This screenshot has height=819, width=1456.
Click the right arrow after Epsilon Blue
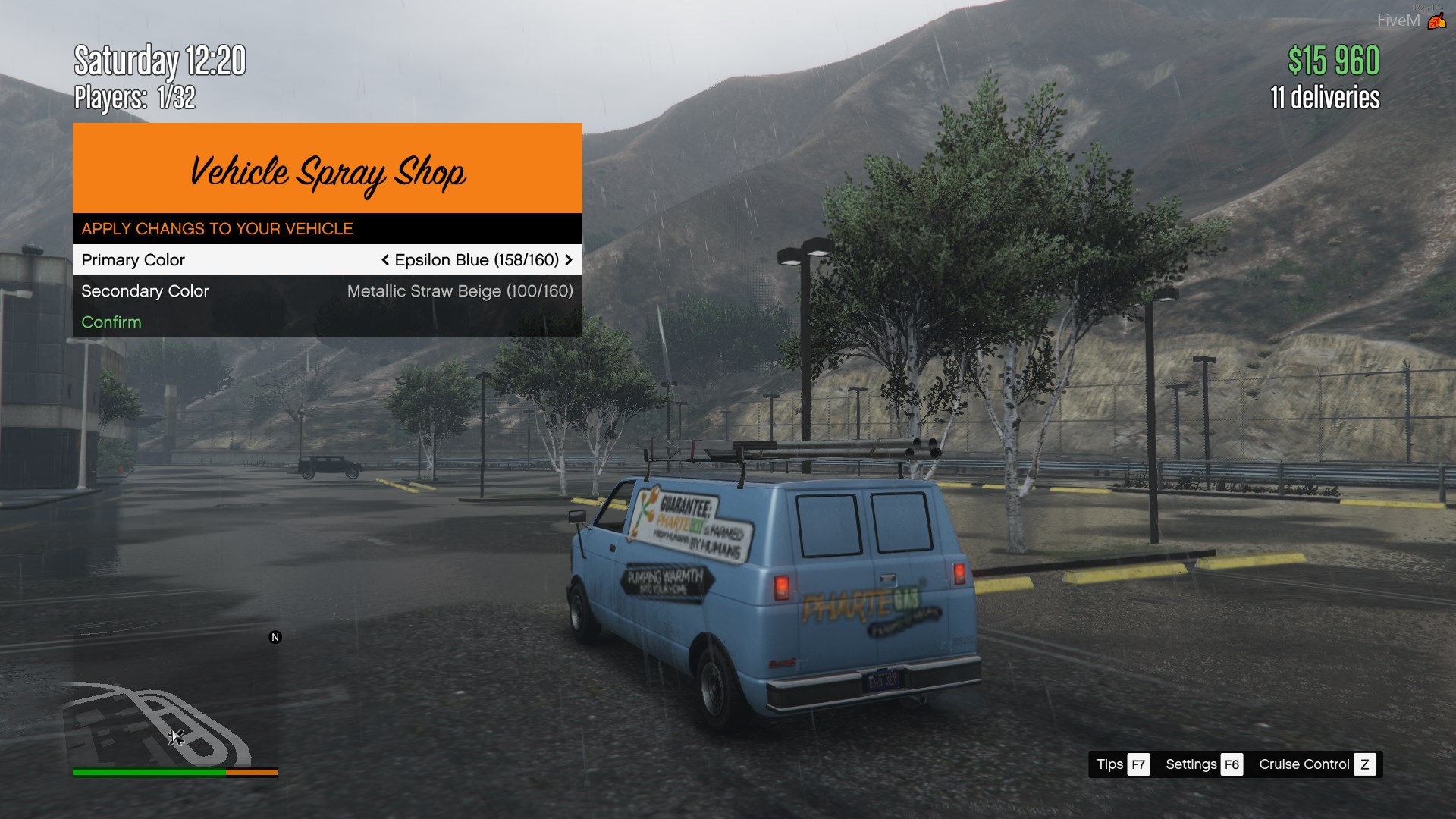[569, 260]
